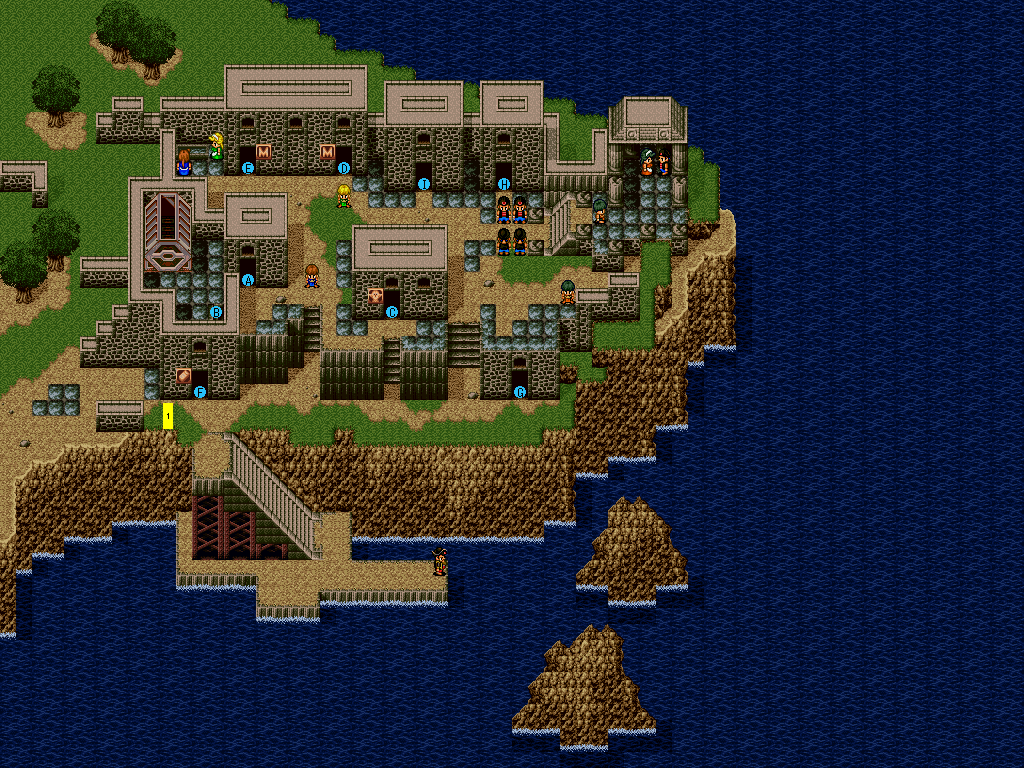
Task: Select the yellow number 1 marker
Action: click(168, 416)
